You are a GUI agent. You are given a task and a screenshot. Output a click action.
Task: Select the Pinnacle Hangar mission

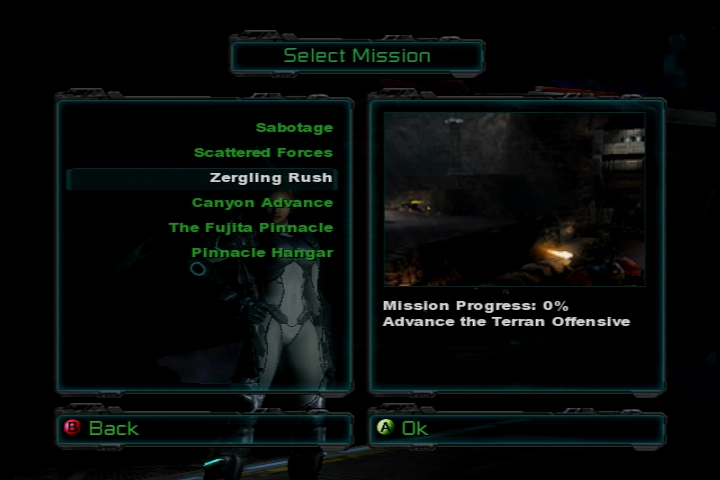pyautogui.click(x=262, y=253)
